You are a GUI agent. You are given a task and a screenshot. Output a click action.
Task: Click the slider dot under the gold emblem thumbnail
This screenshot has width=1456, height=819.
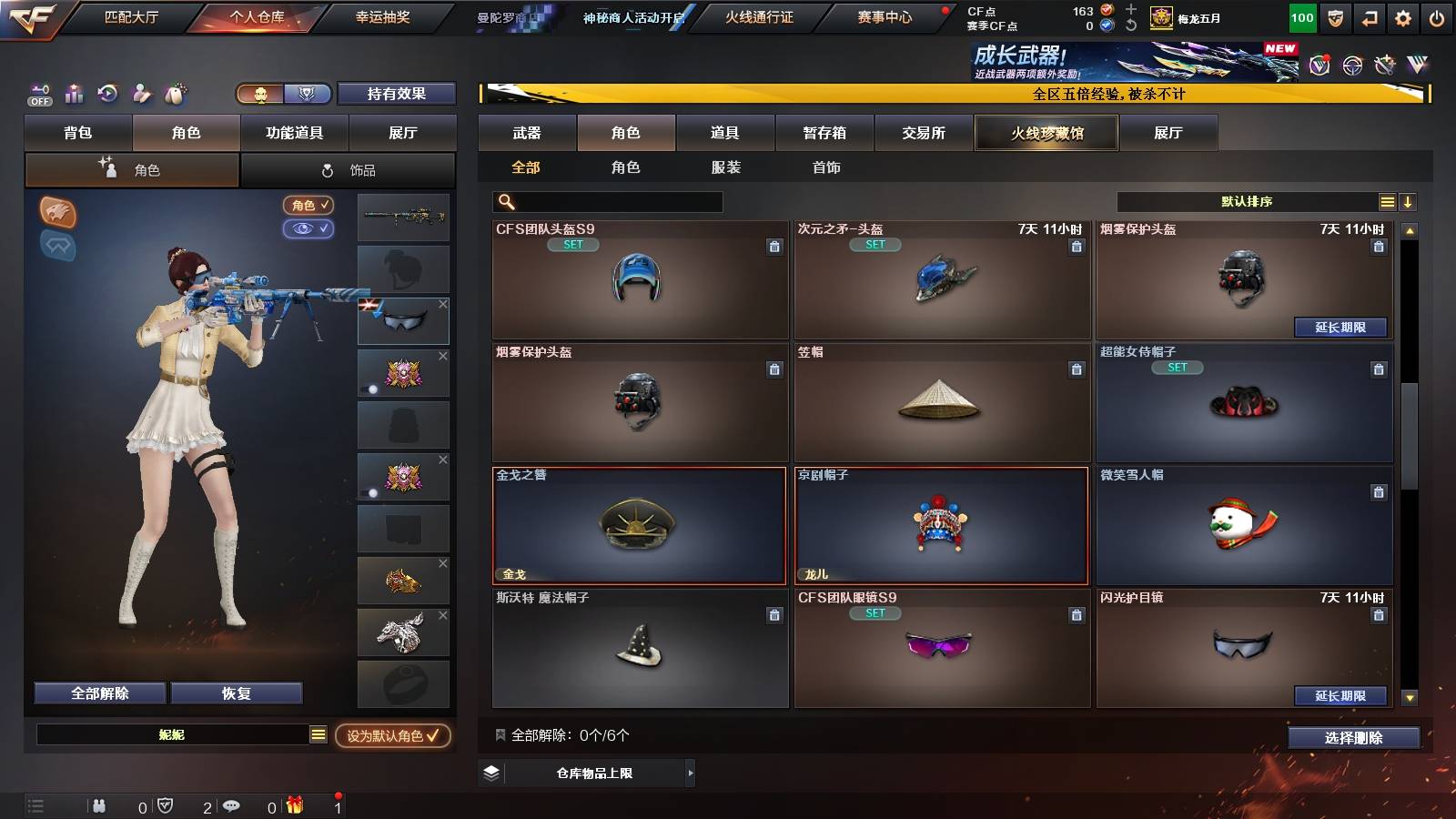[x=373, y=389]
